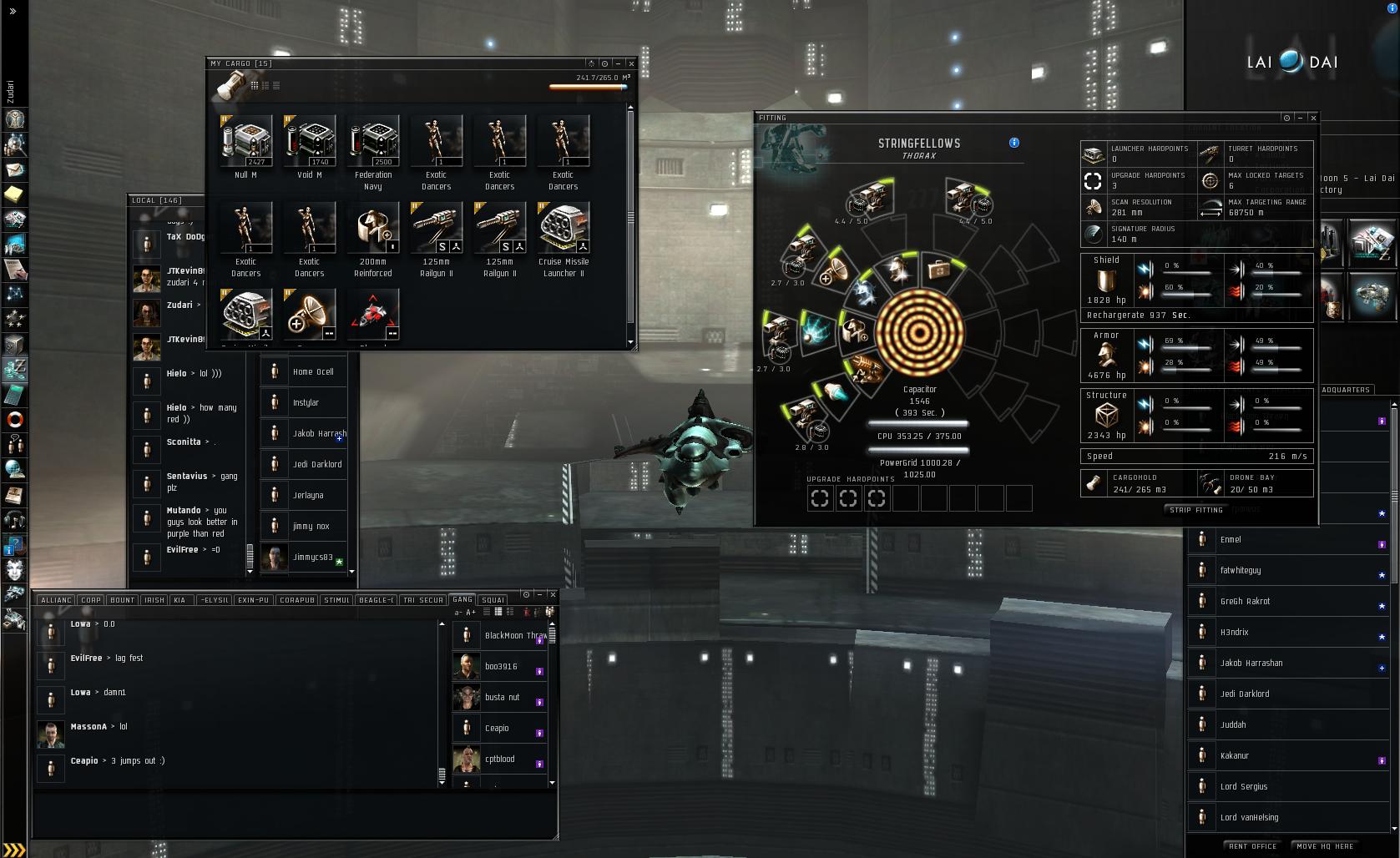Screen dimensions: 1400x858
Task: Increase chat font size with A+
Action: click(x=471, y=613)
